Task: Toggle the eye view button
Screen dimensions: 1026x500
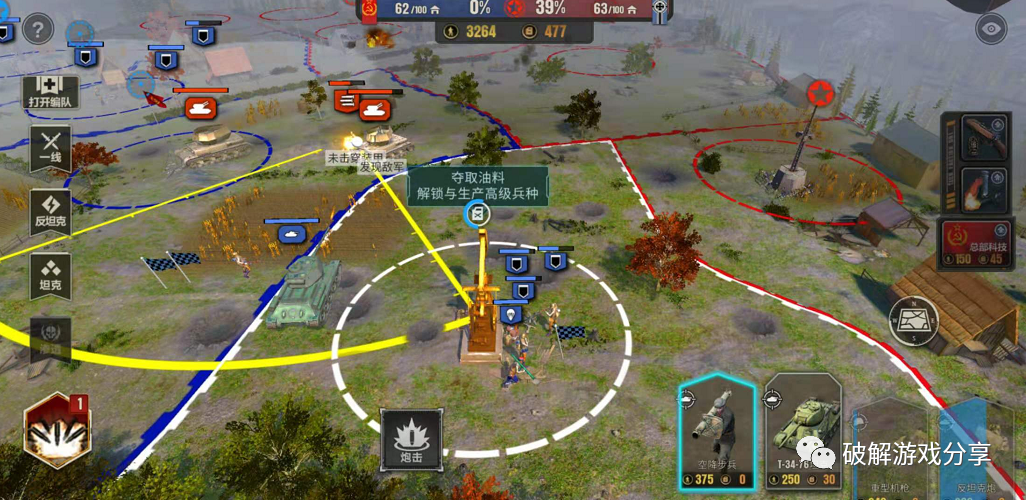Action: [x=991, y=29]
